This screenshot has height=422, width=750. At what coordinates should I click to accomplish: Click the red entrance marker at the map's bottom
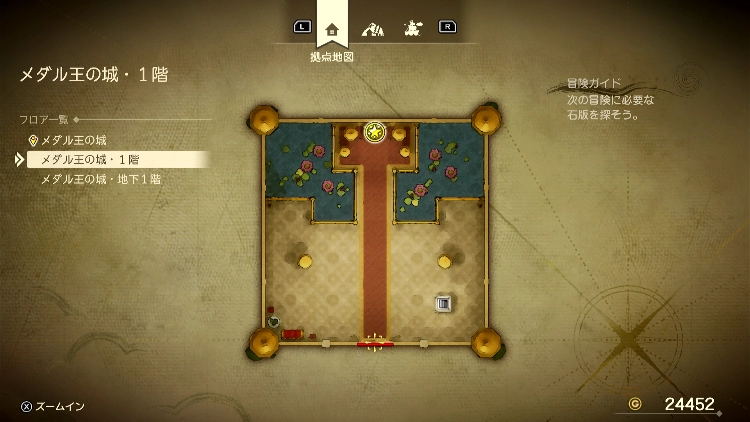(x=375, y=344)
